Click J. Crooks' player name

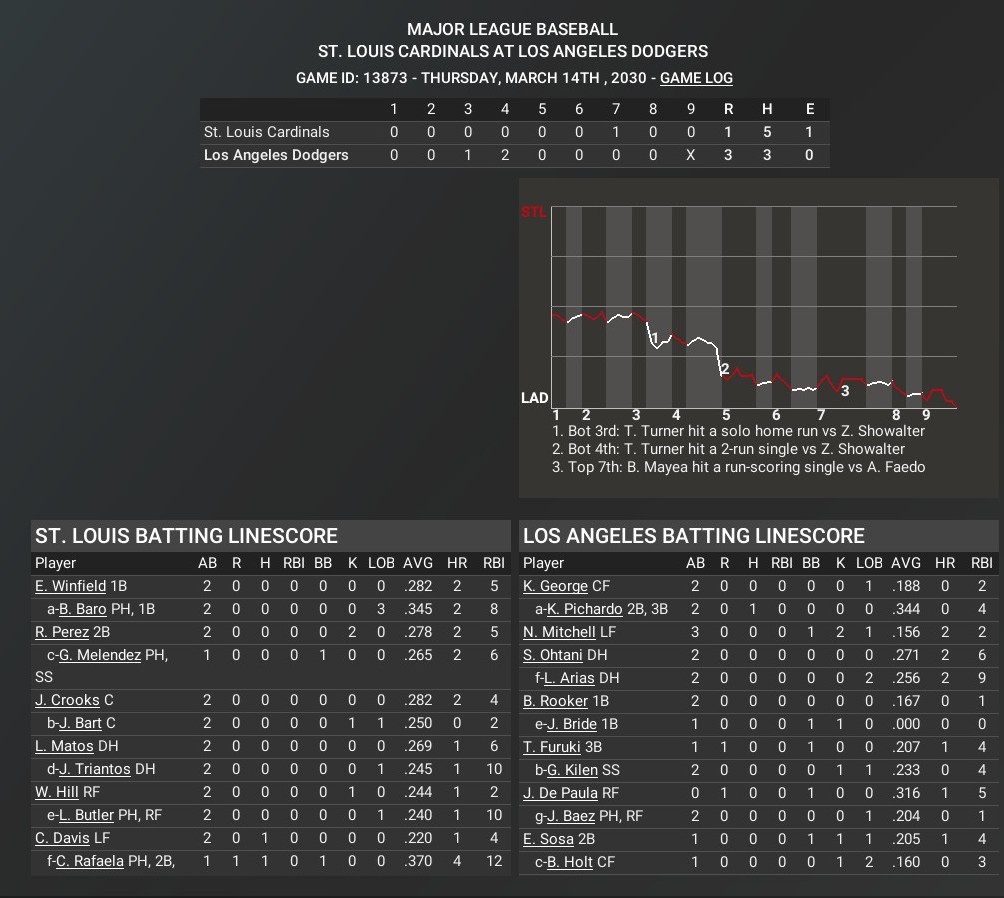pyautogui.click(x=67, y=701)
